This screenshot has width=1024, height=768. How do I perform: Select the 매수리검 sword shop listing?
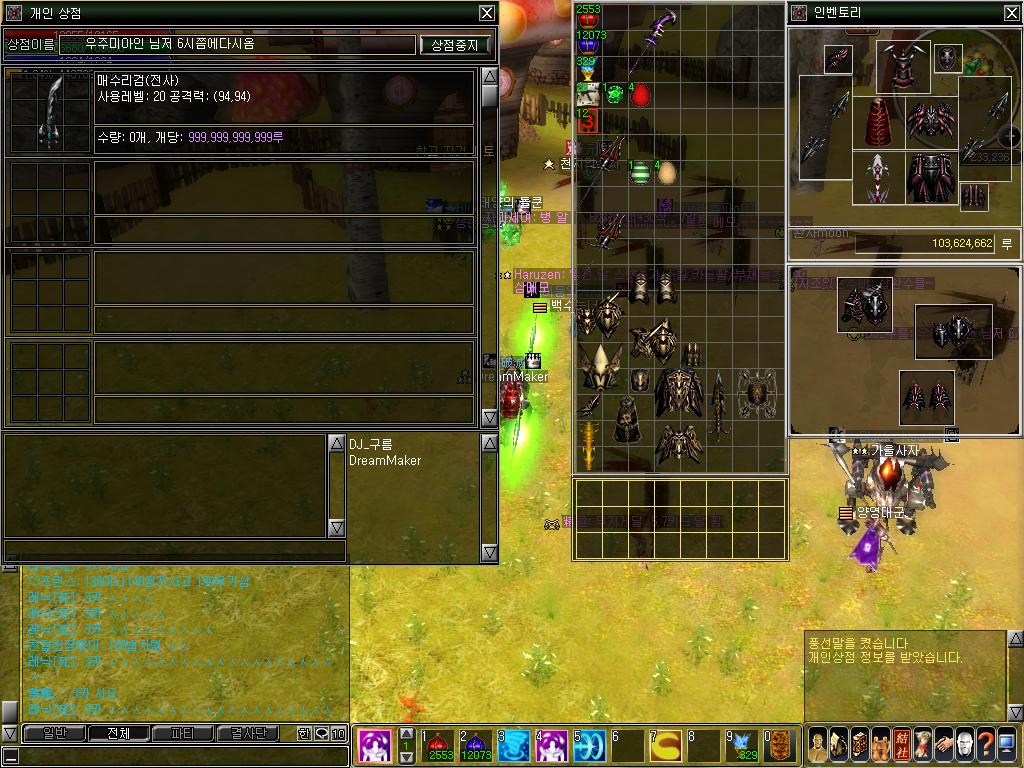click(x=49, y=110)
